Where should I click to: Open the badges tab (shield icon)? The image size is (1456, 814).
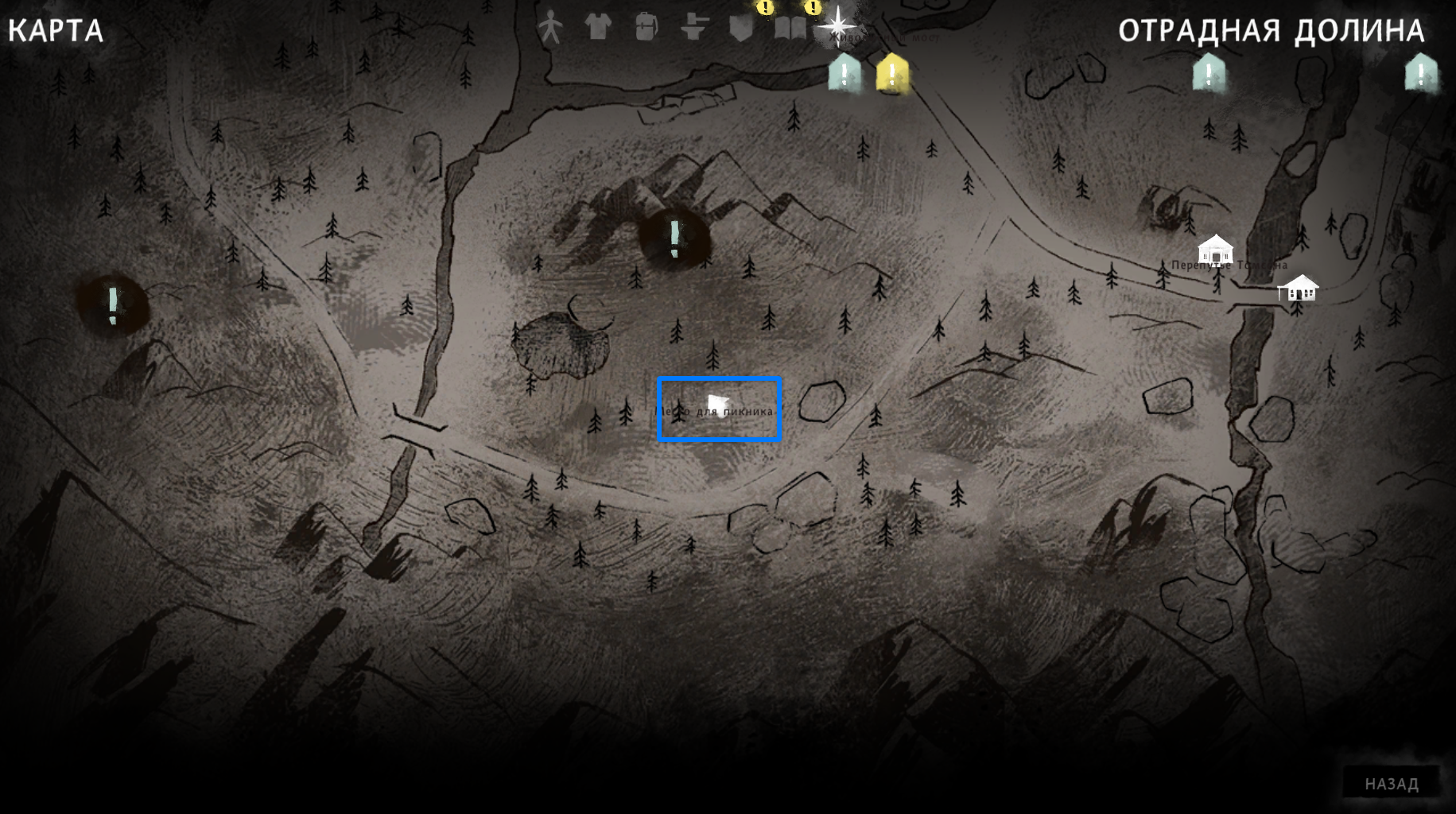pos(741,29)
